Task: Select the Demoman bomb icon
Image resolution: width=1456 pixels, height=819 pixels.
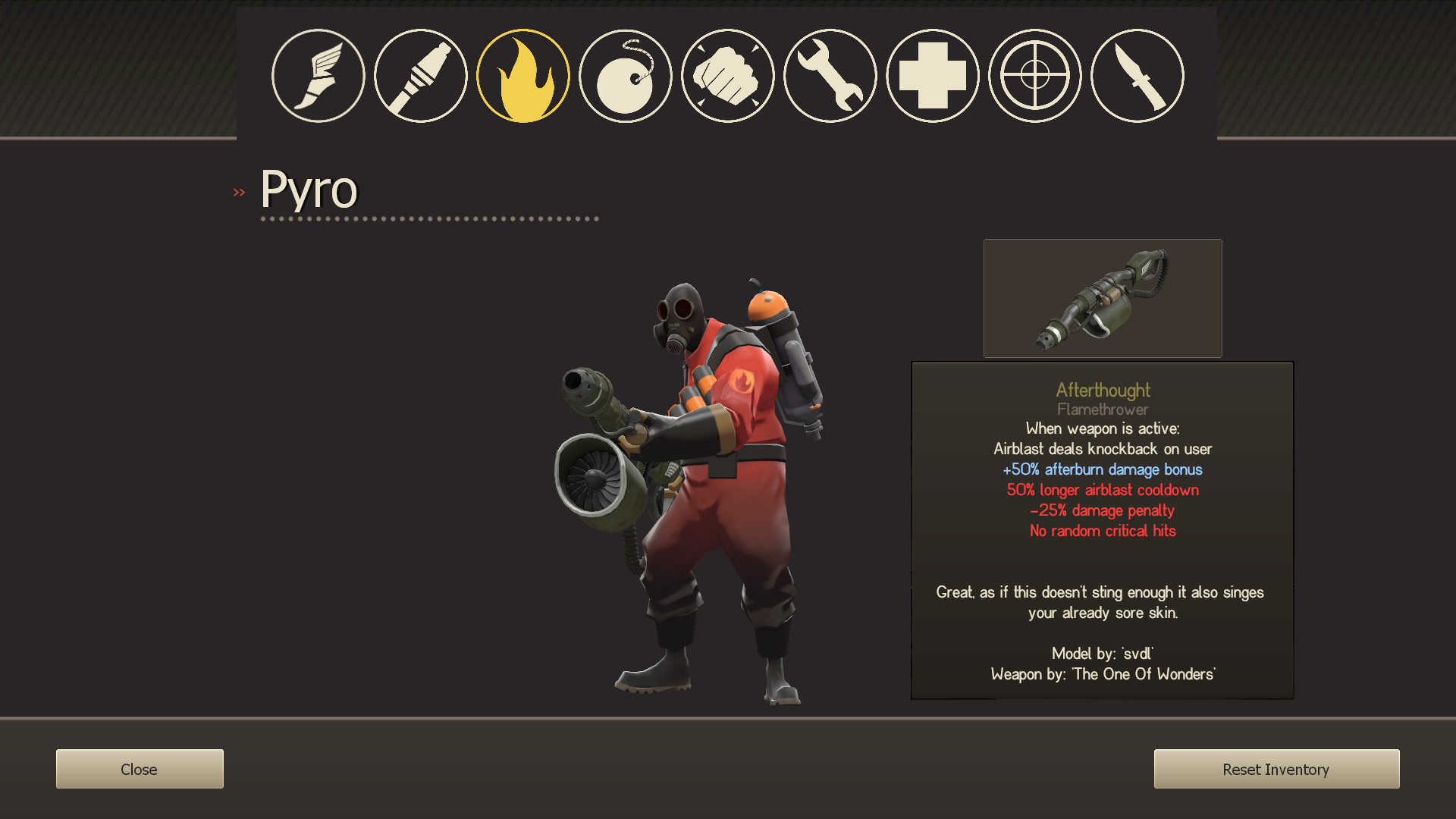Action: click(x=625, y=76)
